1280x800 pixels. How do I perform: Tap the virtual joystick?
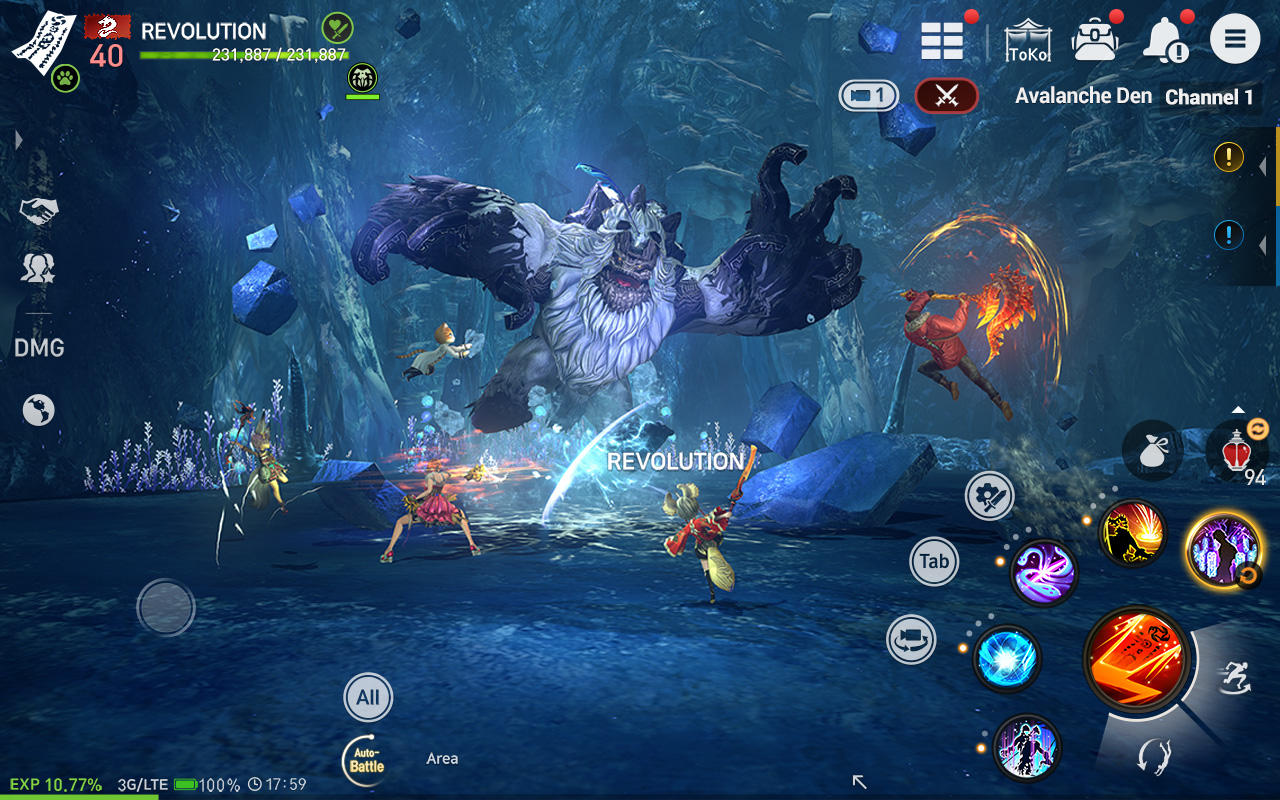pos(165,608)
